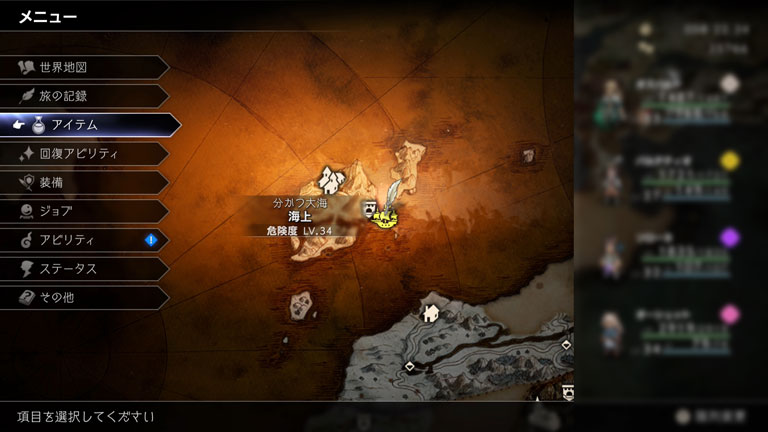Screen dimensions: 768x432
Task: Select 旅の記録 from the menu
Action: tap(80, 96)
